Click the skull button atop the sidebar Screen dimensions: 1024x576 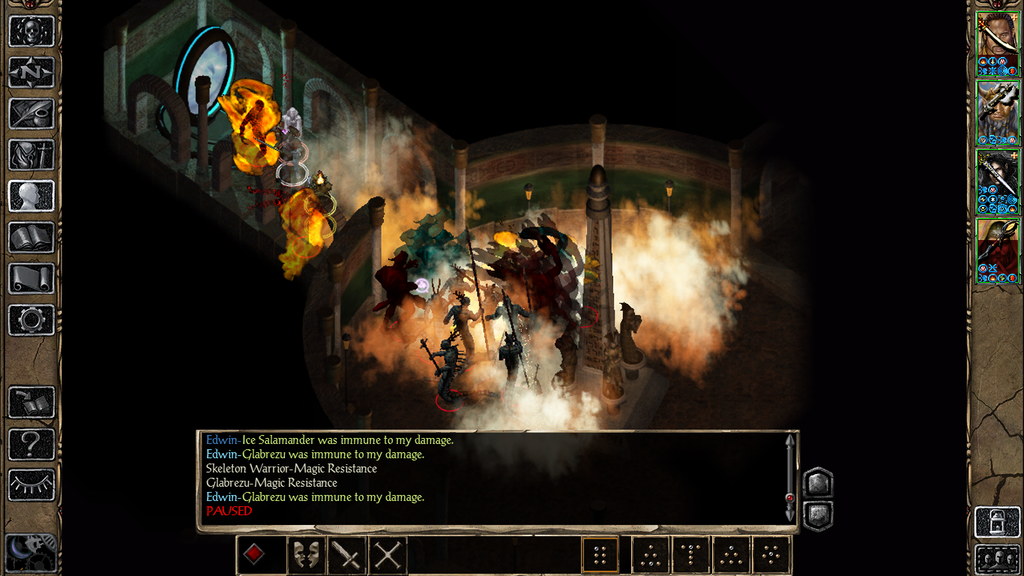(x=31, y=31)
